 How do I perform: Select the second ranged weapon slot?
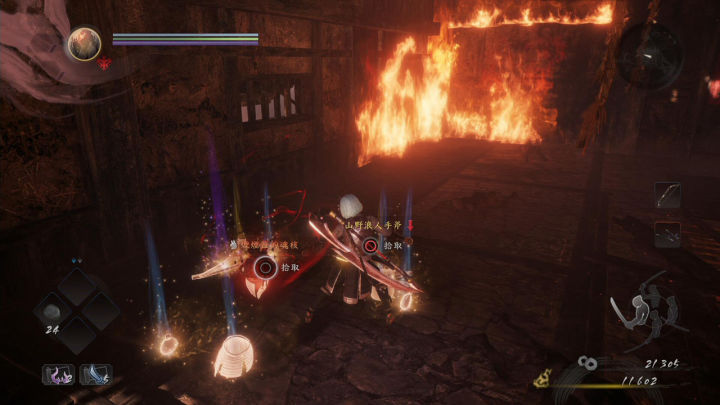coord(667,234)
